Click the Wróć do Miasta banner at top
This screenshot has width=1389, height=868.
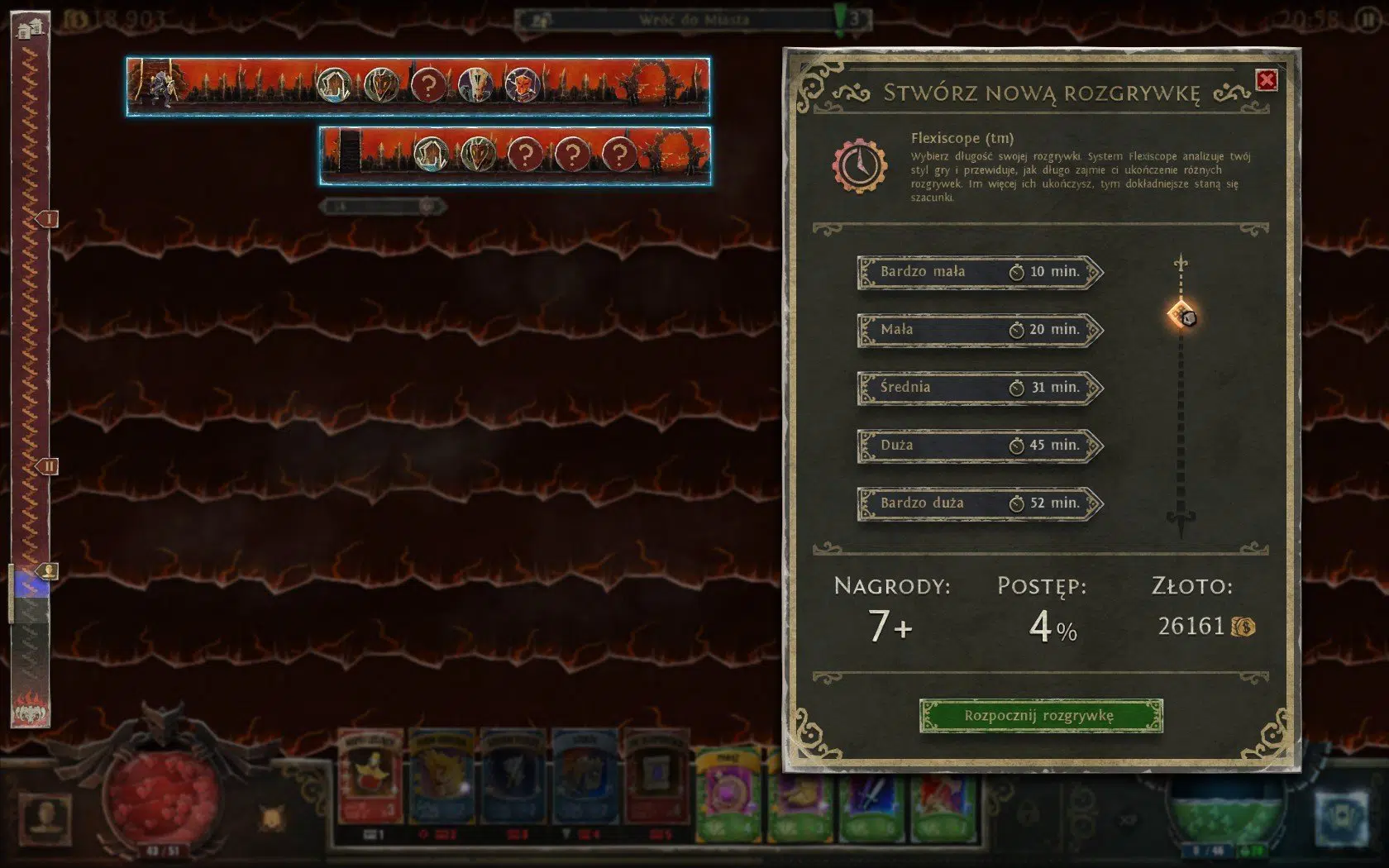(697, 18)
